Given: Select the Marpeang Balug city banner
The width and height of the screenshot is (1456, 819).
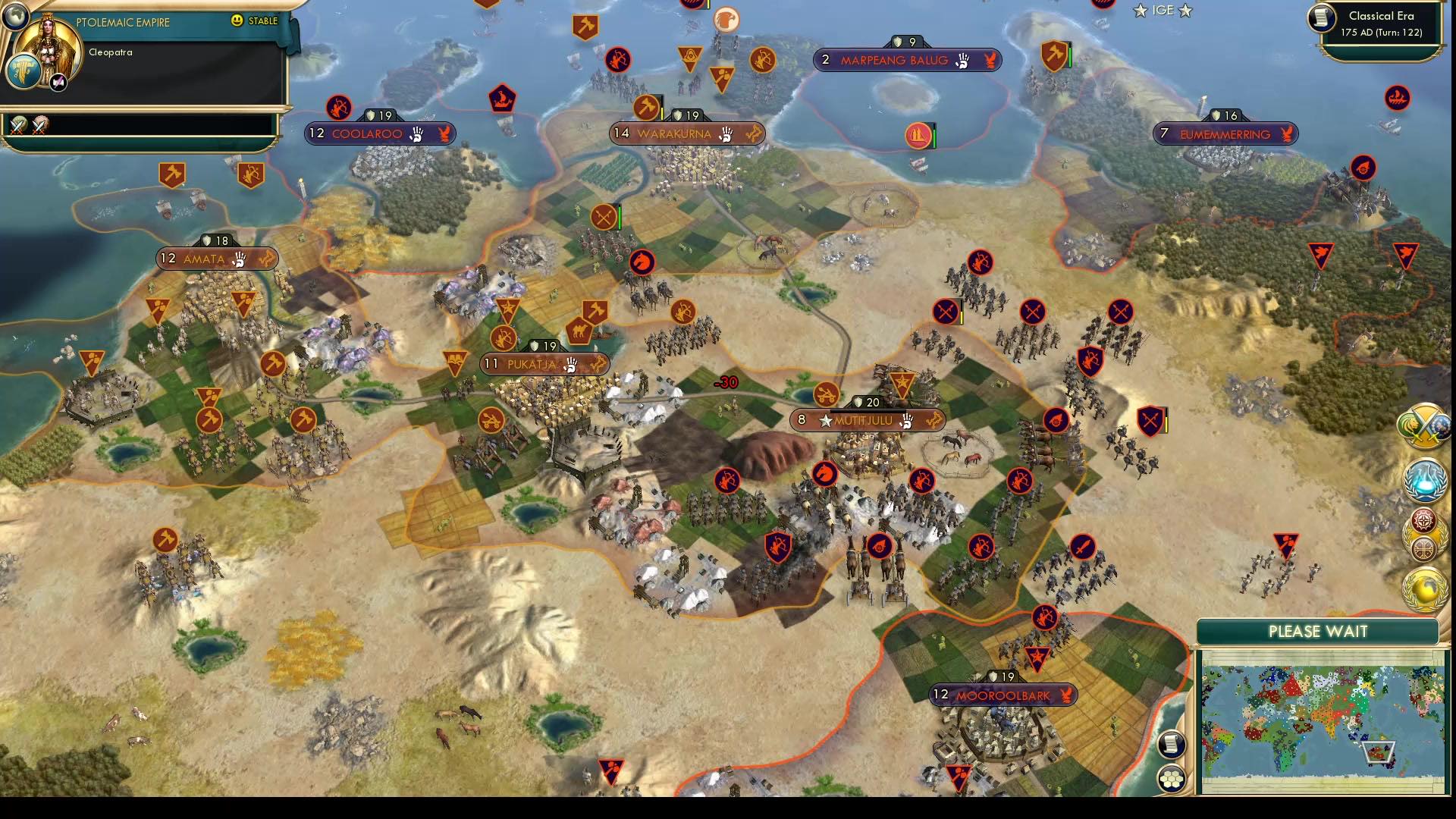Looking at the screenshot, I should (x=909, y=61).
